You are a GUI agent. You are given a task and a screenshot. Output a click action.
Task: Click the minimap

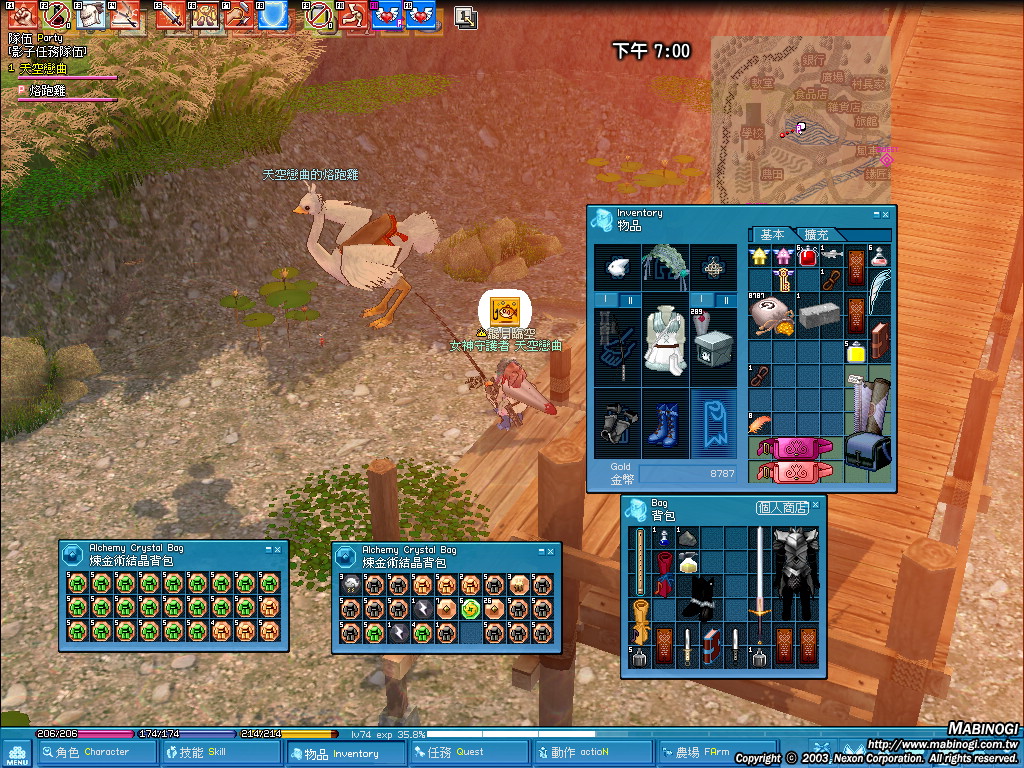pyautogui.click(x=800, y=115)
